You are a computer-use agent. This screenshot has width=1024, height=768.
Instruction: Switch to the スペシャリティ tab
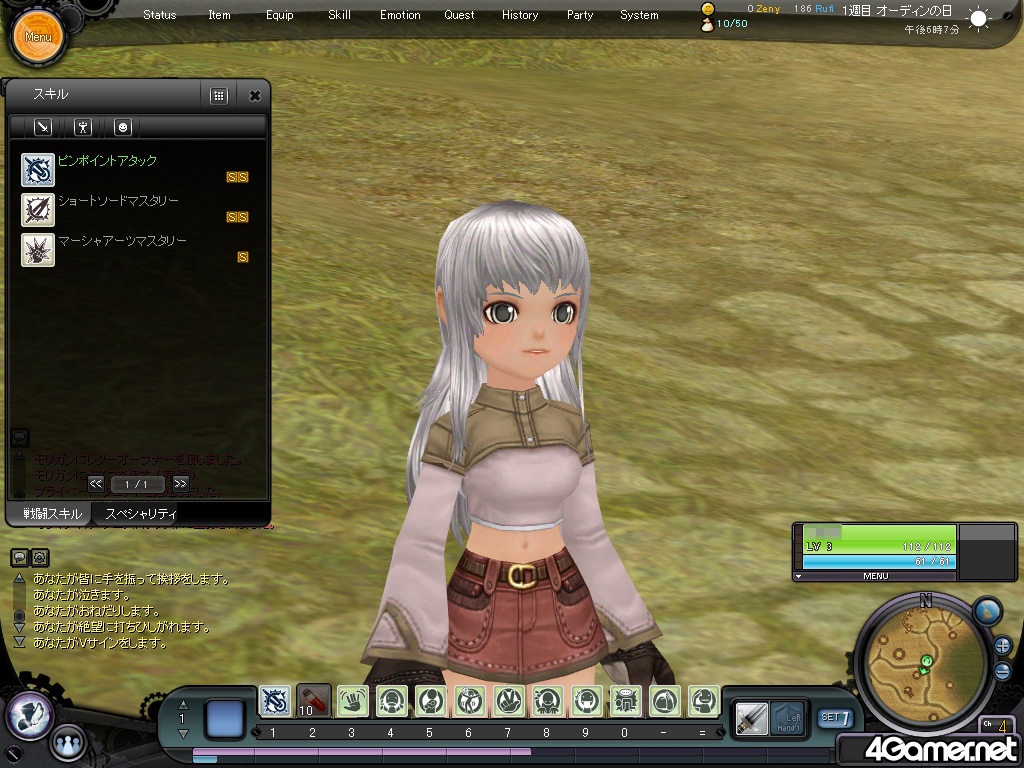point(141,514)
